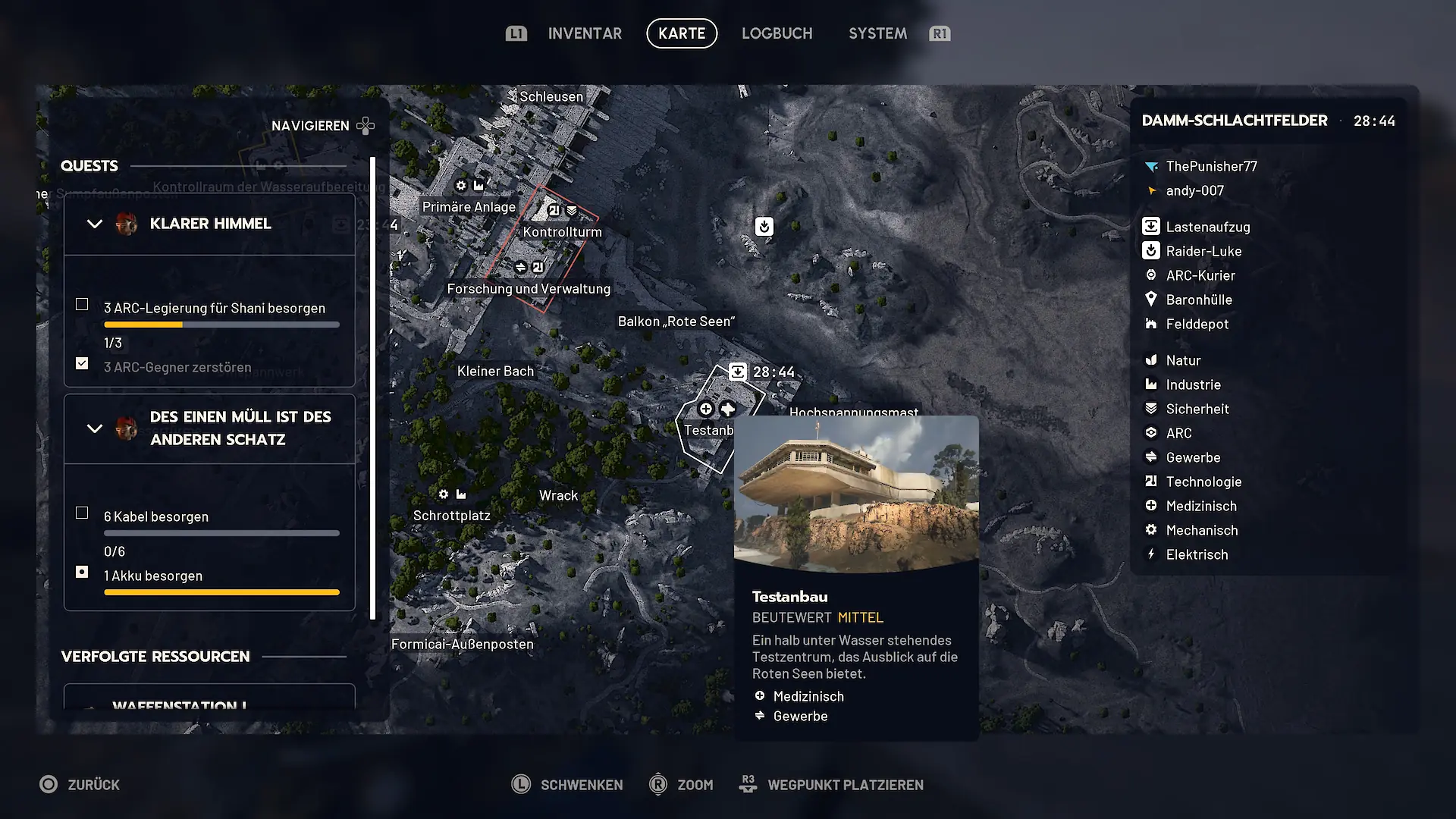Select the Karte tab
The height and width of the screenshot is (819, 1456).
click(x=681, y=33)
